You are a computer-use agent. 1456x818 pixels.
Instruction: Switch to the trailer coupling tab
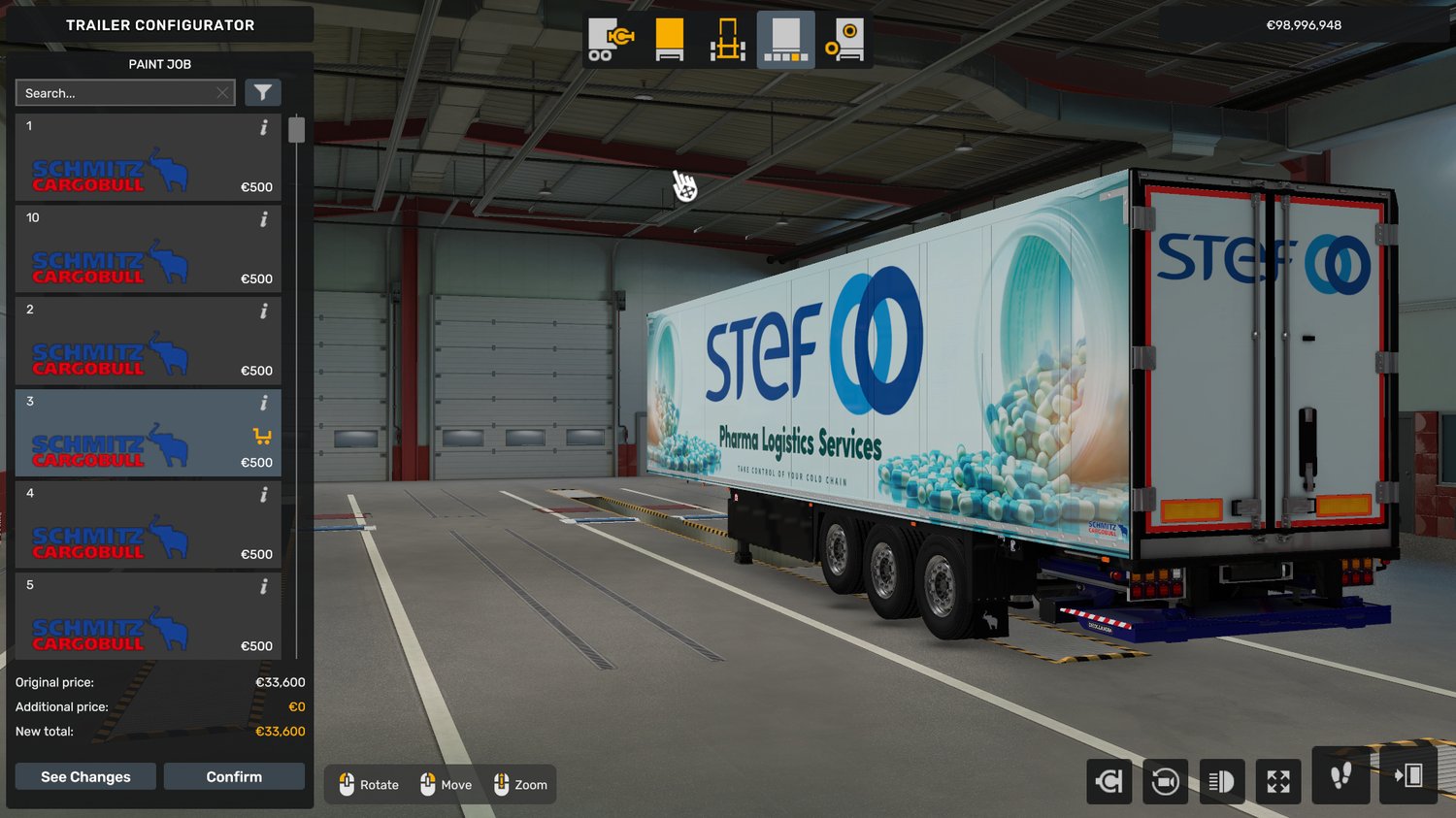(x=611, y=40)
